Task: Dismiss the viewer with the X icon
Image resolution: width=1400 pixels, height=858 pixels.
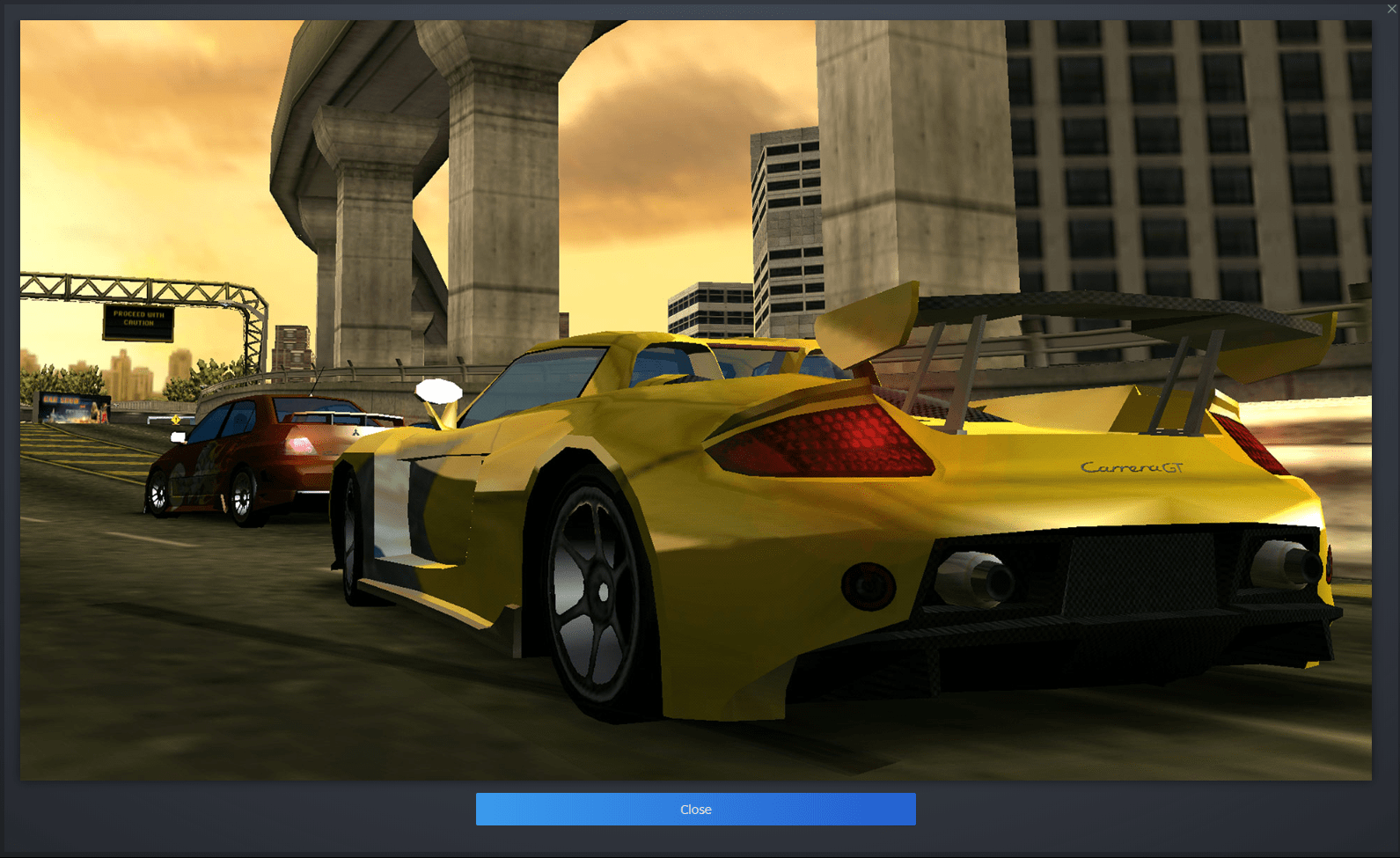Action: pyautogui.click(x=1391, y=8)
